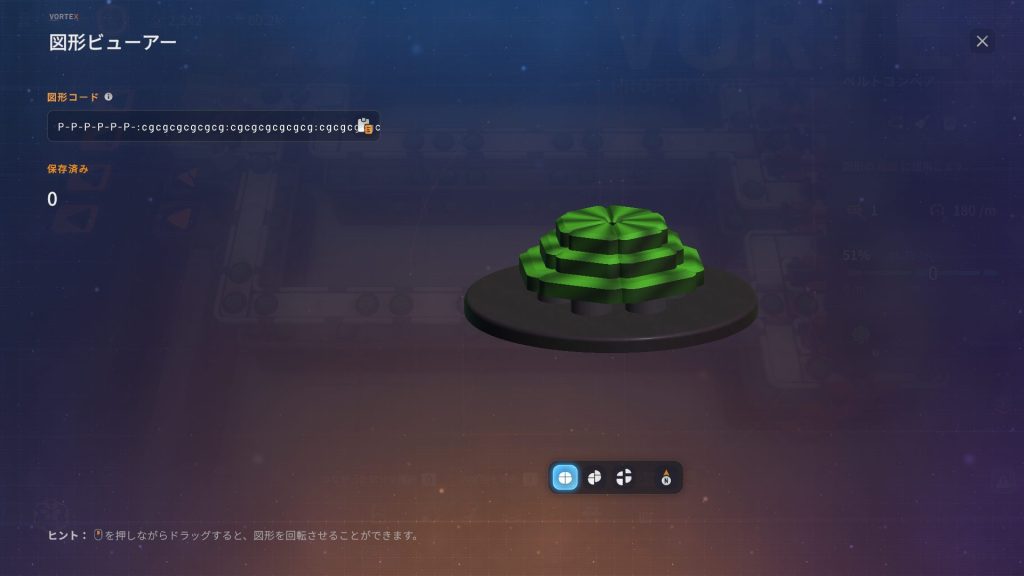The image size is (1024, 576).
Task: Click the paste clipboard icon in code field
Action: click(365, 127)
